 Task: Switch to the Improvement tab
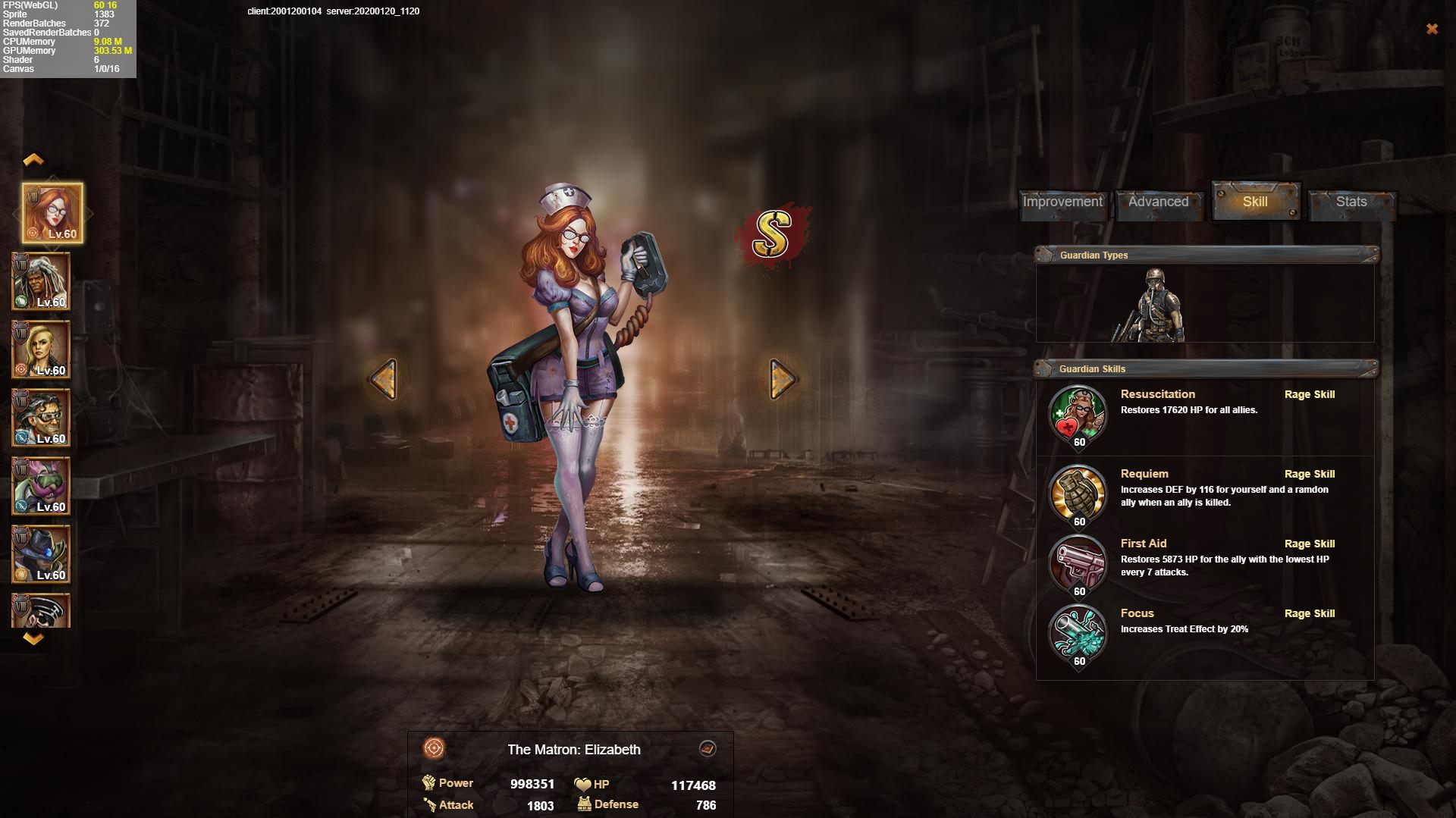click(1062, 202)
